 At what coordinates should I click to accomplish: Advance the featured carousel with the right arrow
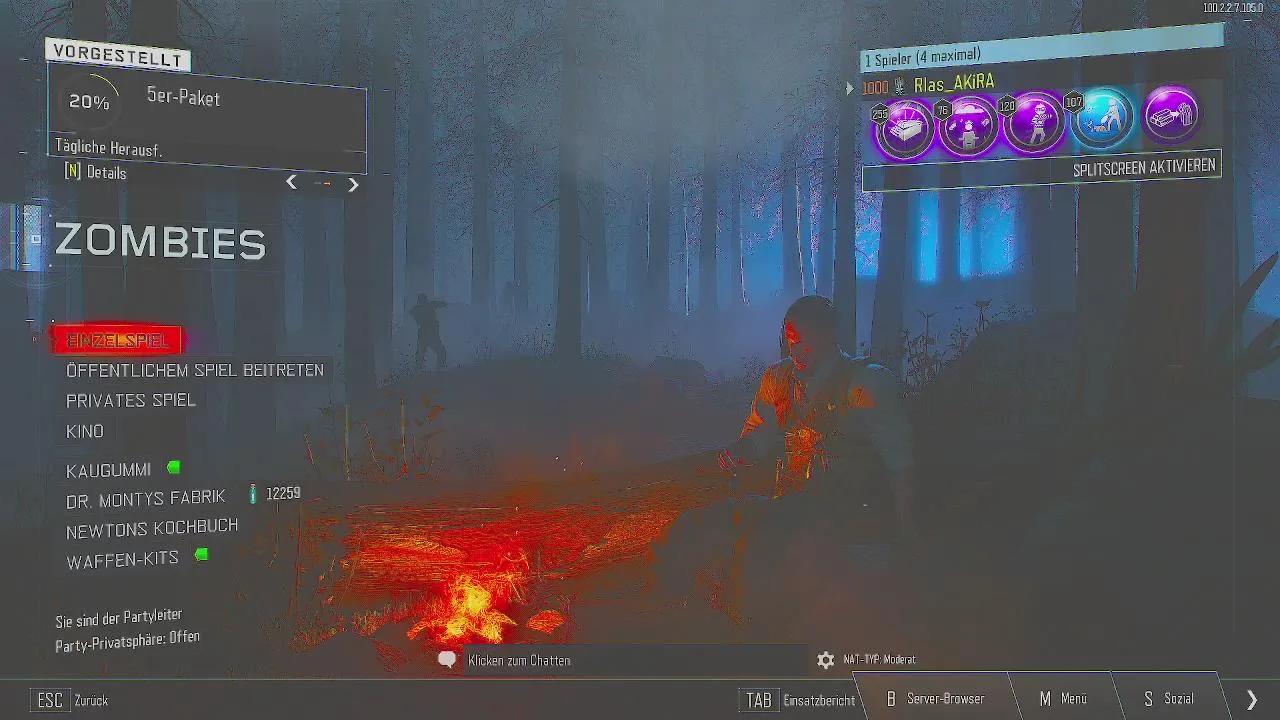[353, 184]
